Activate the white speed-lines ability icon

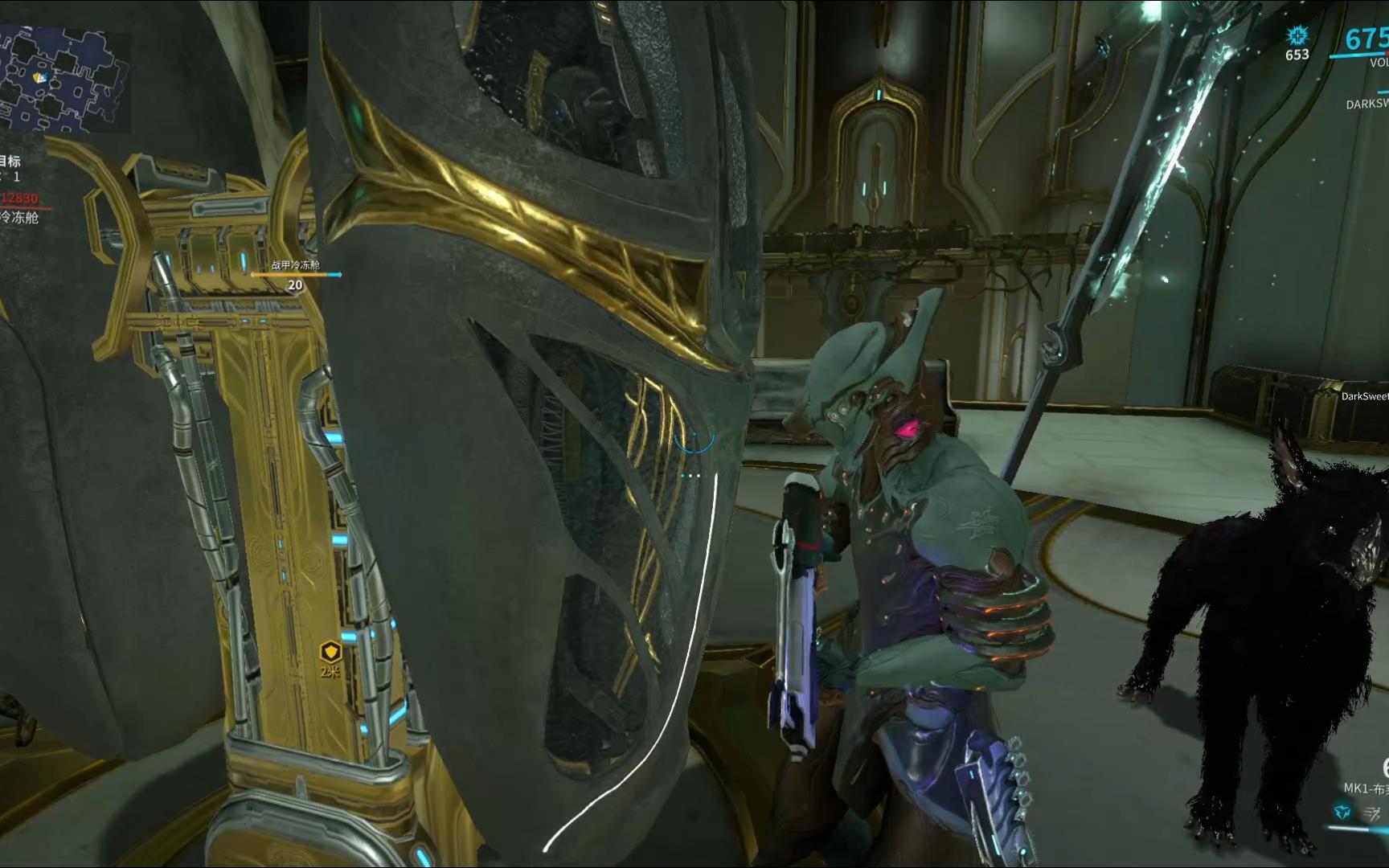pos(1373,814)
